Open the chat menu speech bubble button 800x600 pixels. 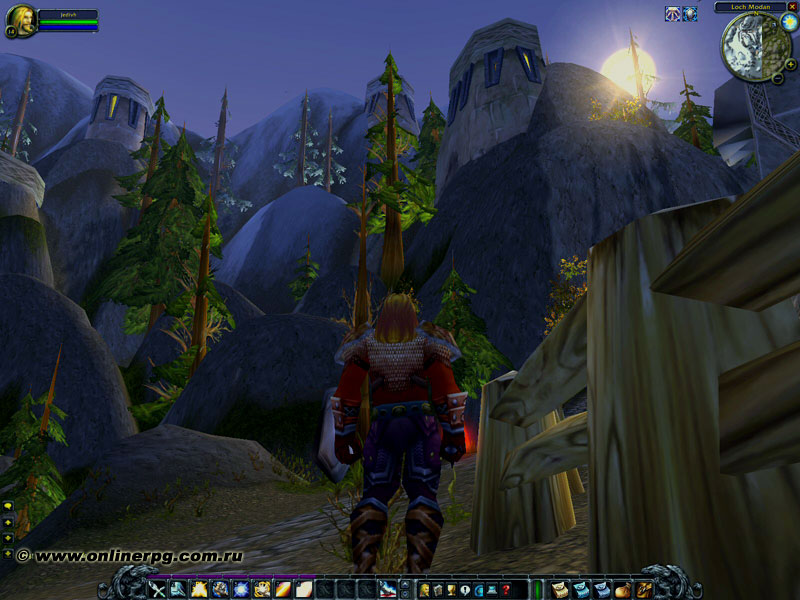pos(8,507)
